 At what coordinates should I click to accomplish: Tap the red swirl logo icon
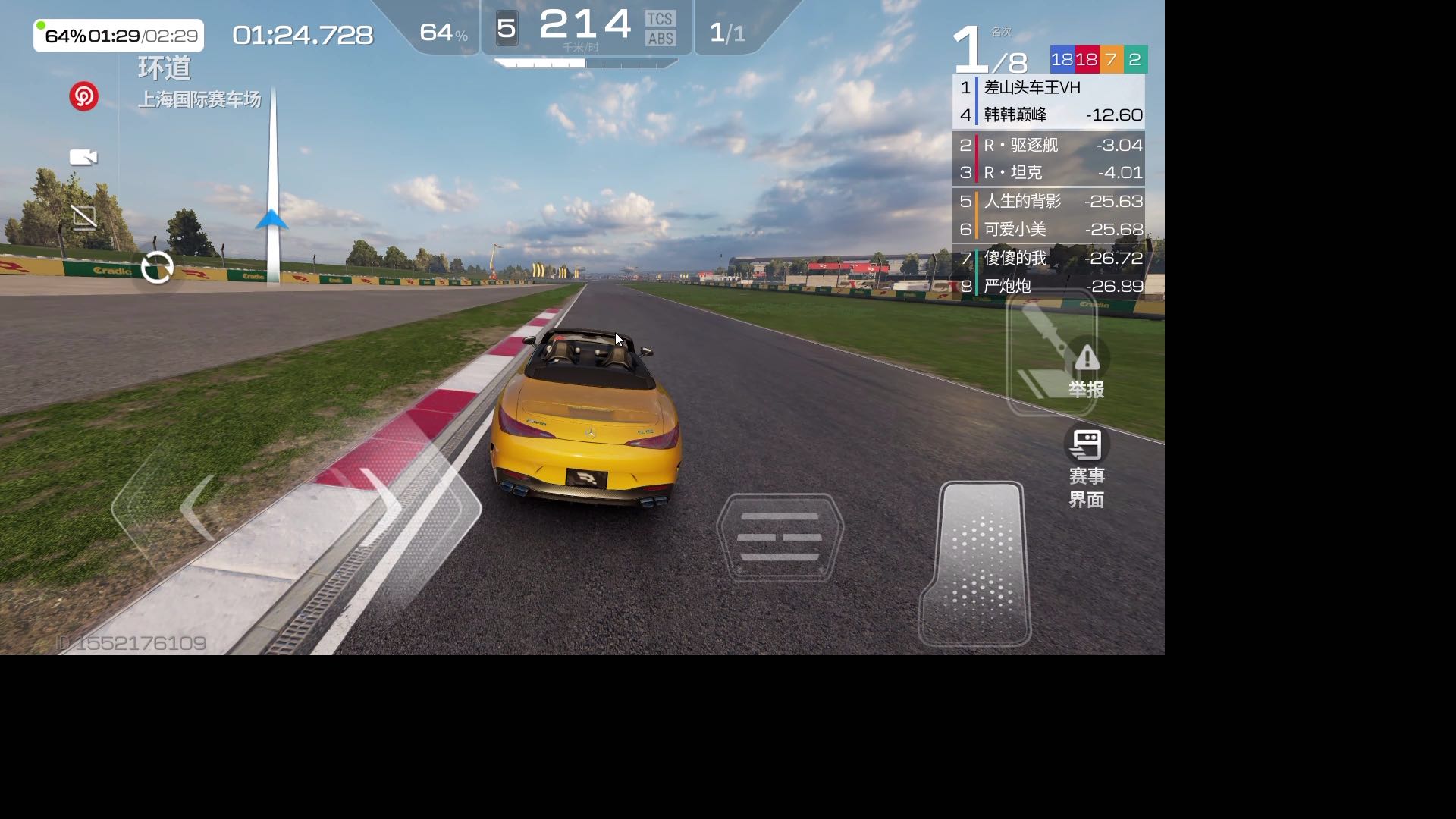click(x=83, y=96)
